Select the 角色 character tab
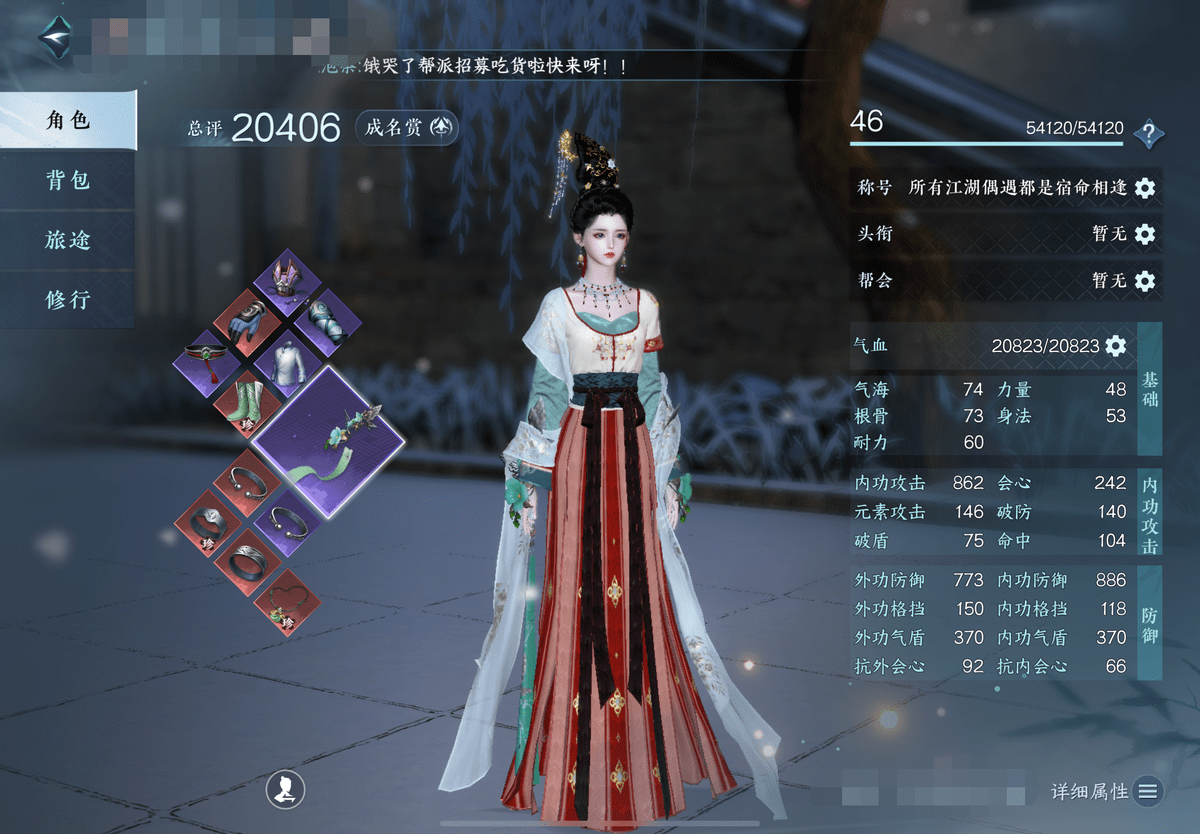 [68, 121]
